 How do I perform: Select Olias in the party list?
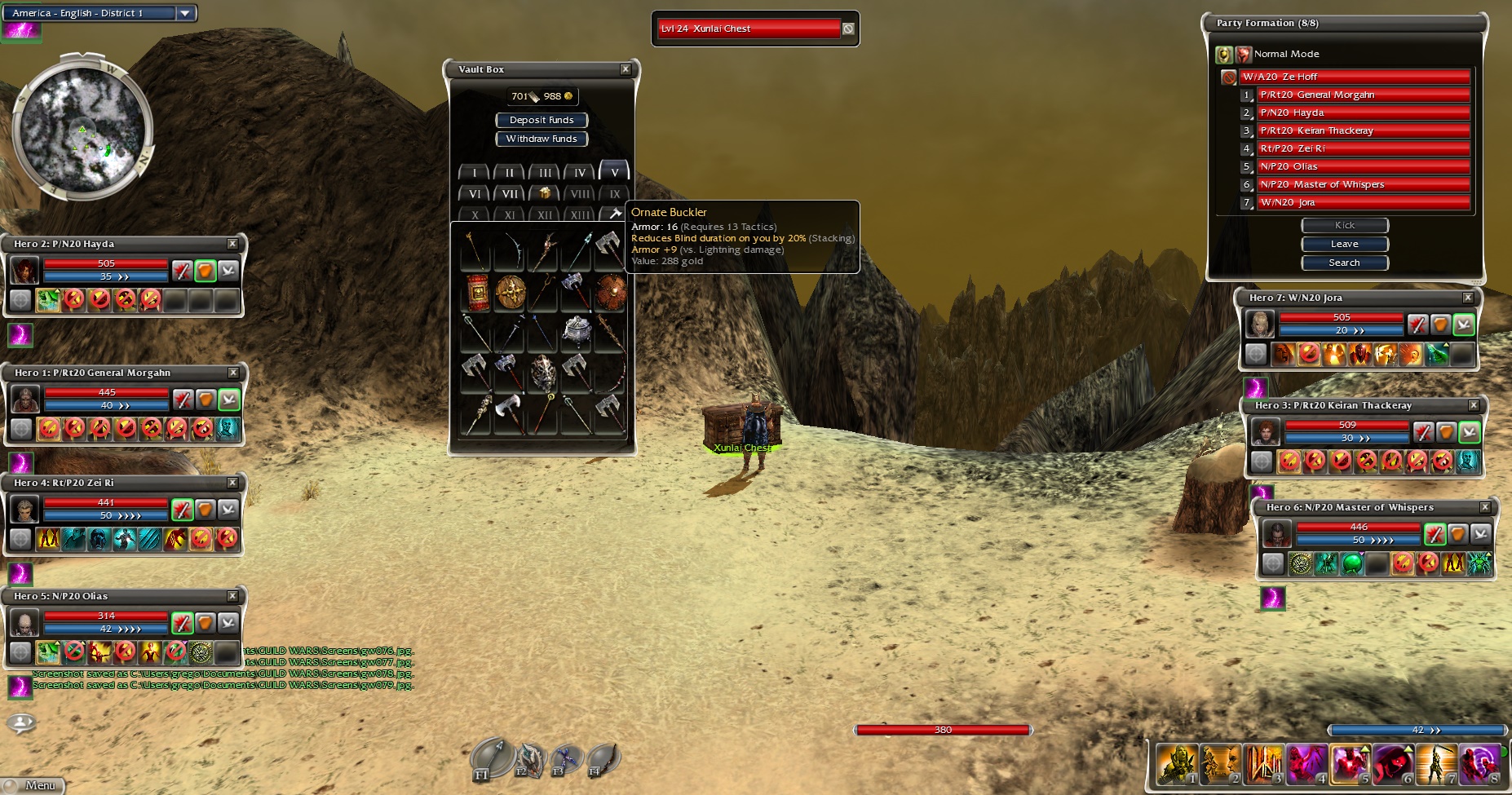pos(1362,166)
